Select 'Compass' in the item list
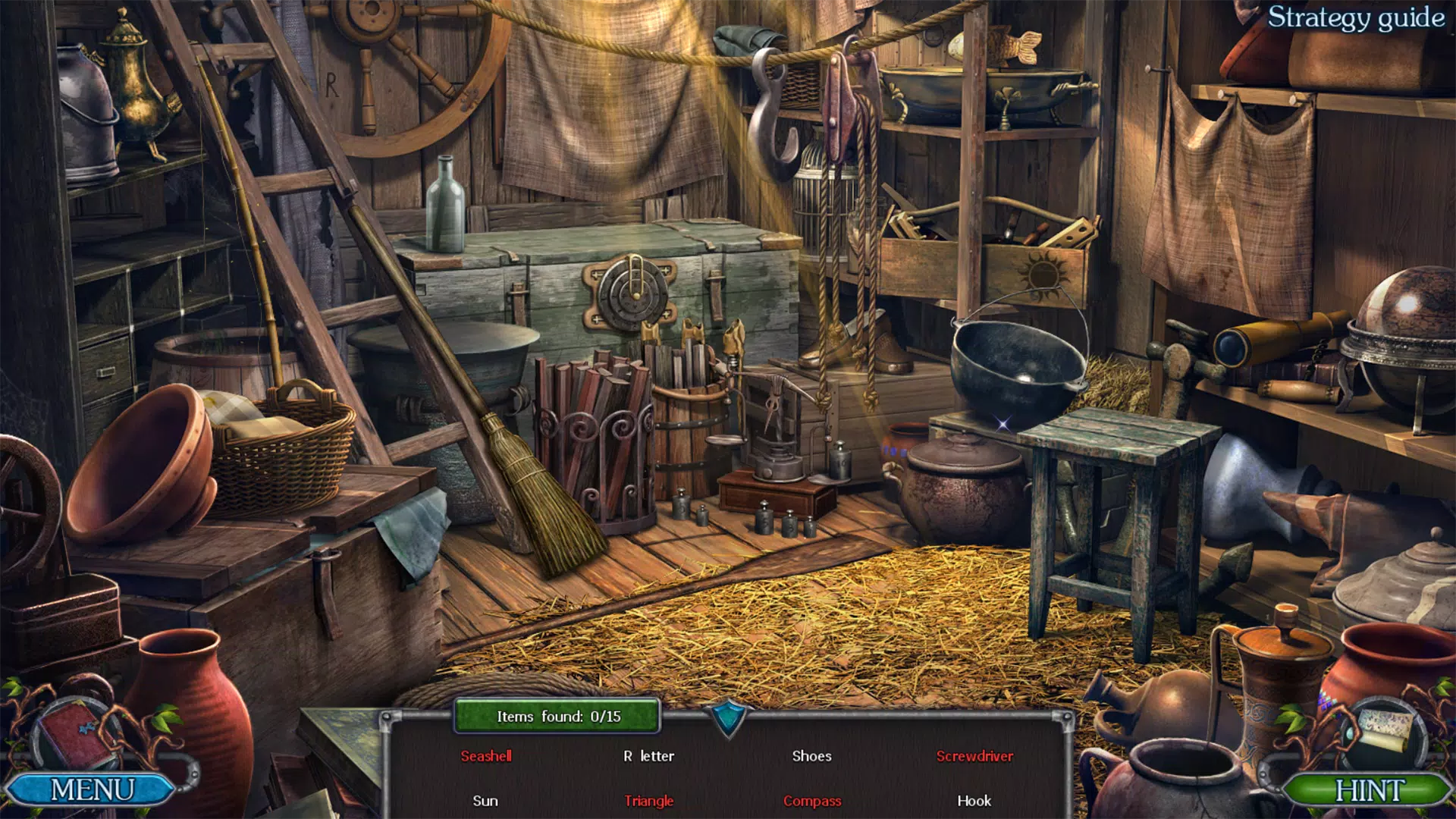The image size is (1456, 819). click(x=812, y=800)
